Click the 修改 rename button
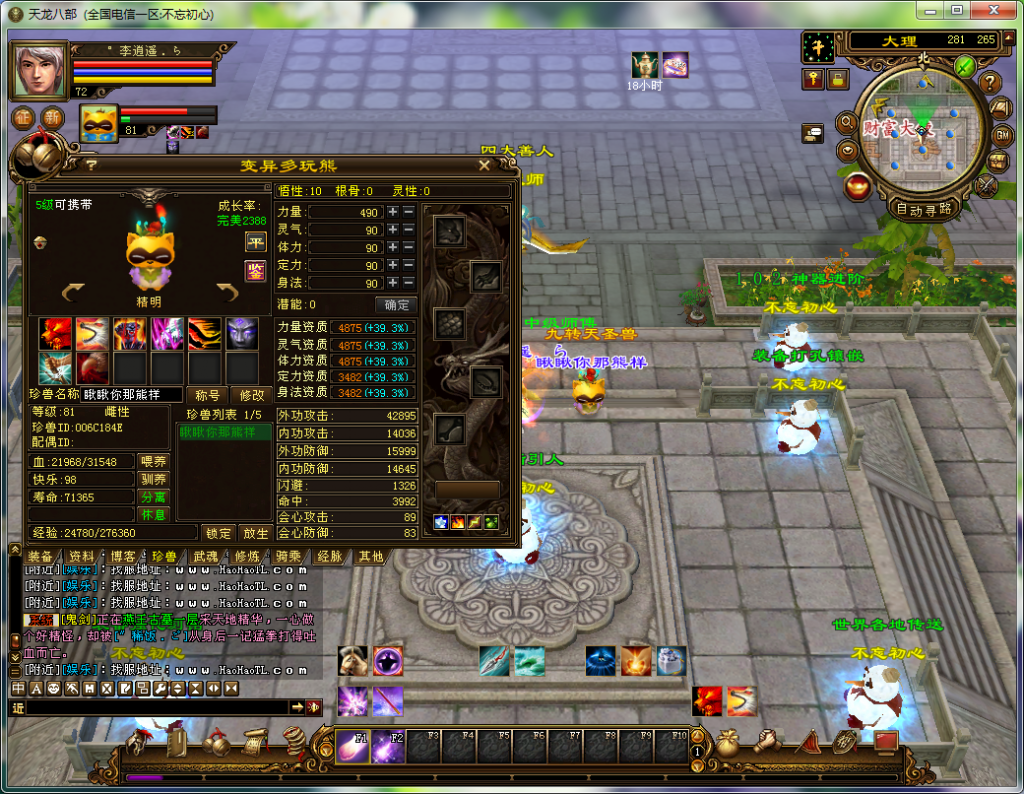Image resolution: width=1024 pixels, height=794 pixels. 252,395
